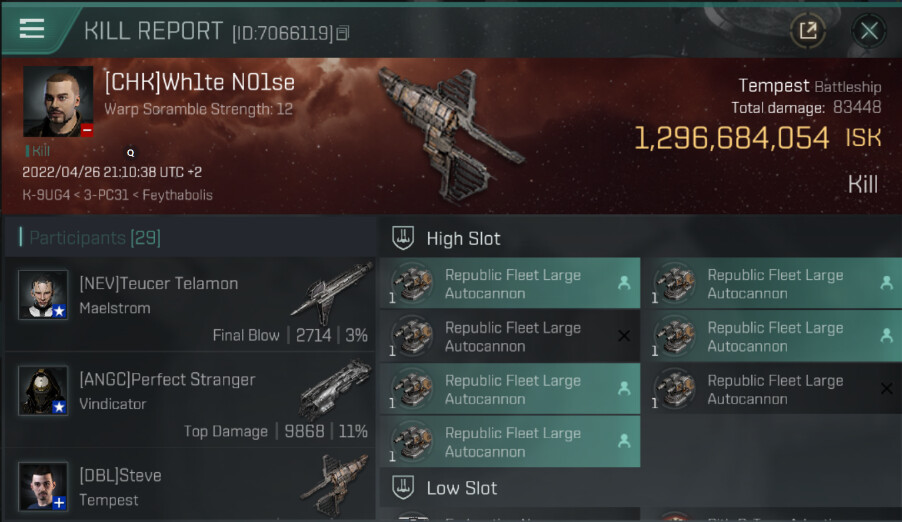Copy the kill report ID
This screenshot has height=522, width=902.
pos(343,34)
